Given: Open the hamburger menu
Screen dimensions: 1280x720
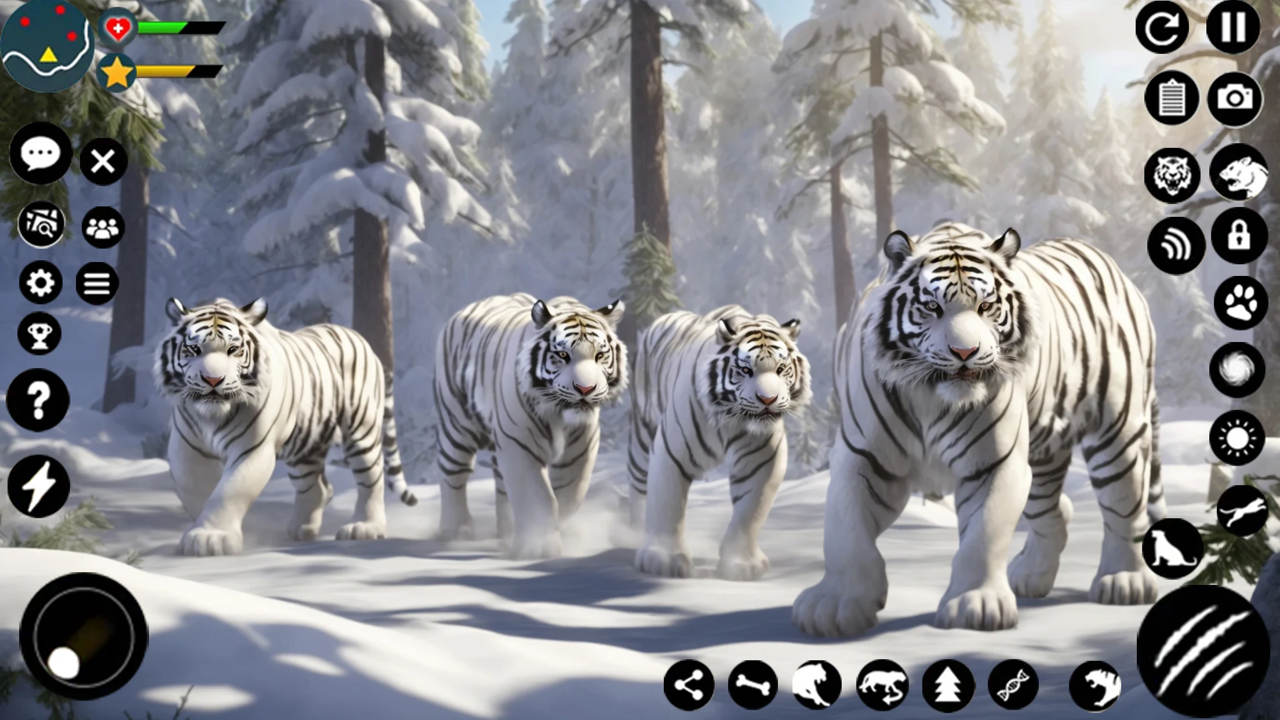Looking at the screenshot, I should pos(96,283).
